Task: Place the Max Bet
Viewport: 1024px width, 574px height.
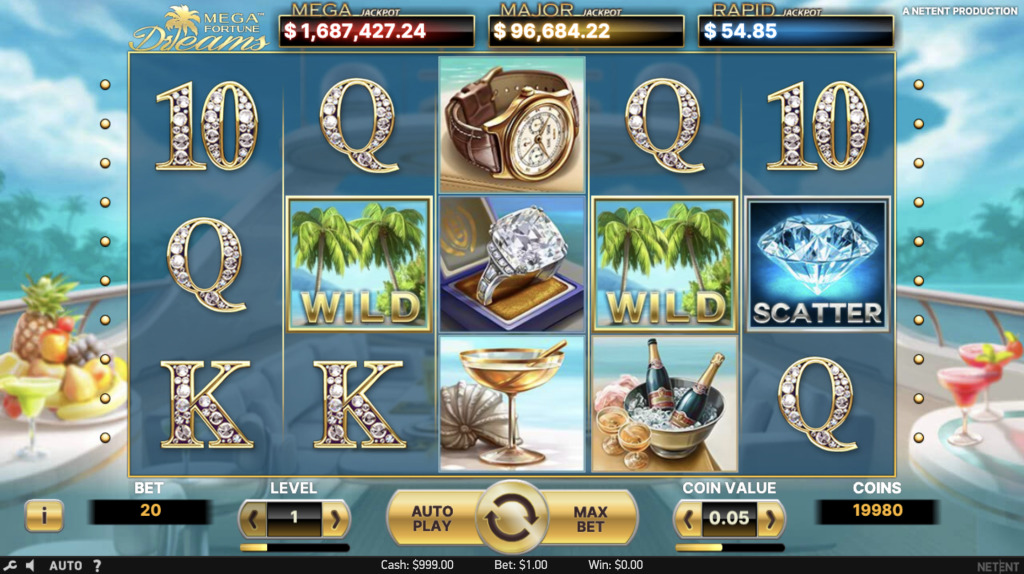Action: point(591,518)
